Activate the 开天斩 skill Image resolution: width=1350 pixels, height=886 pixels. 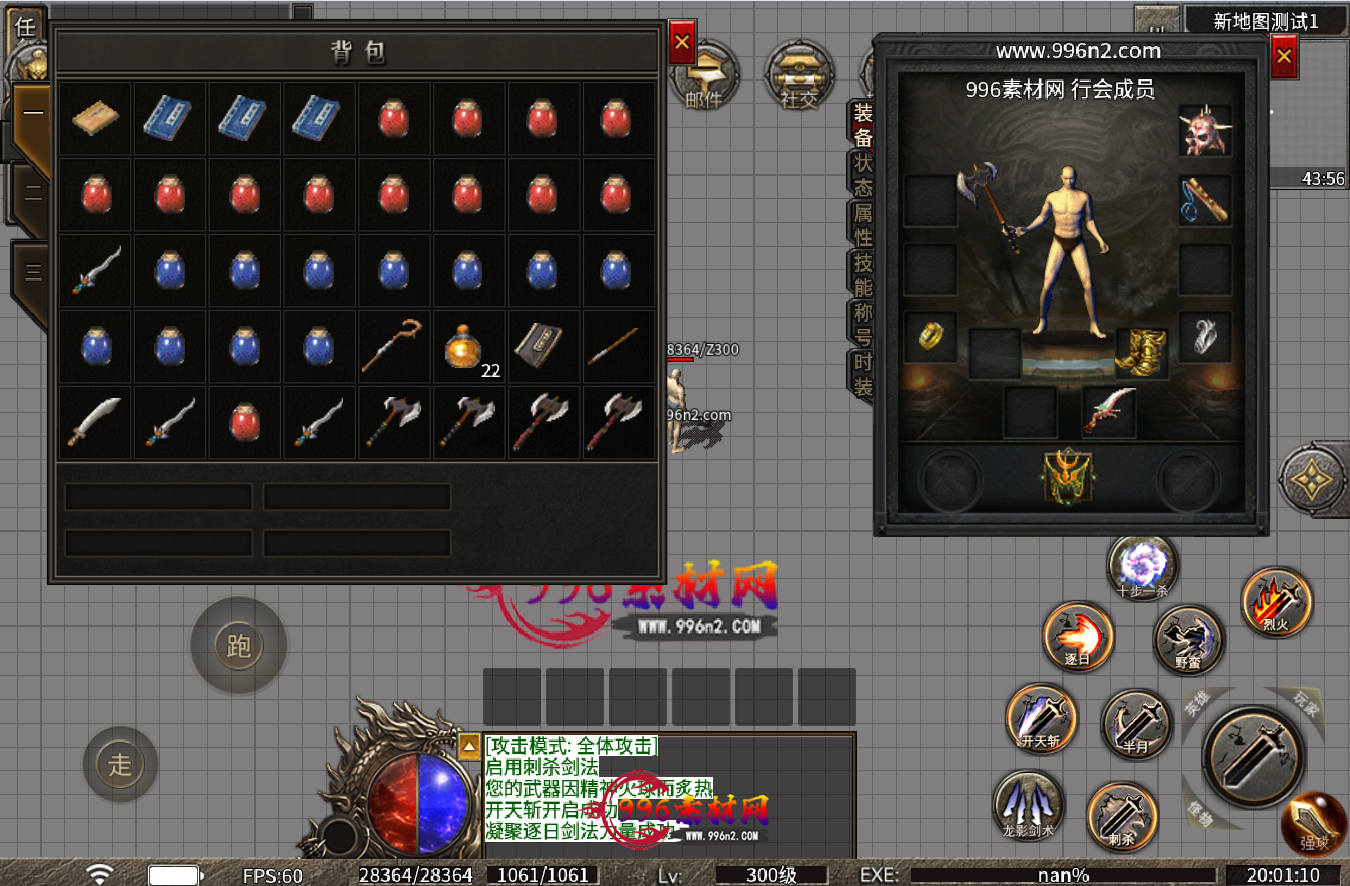point(1042,719)
